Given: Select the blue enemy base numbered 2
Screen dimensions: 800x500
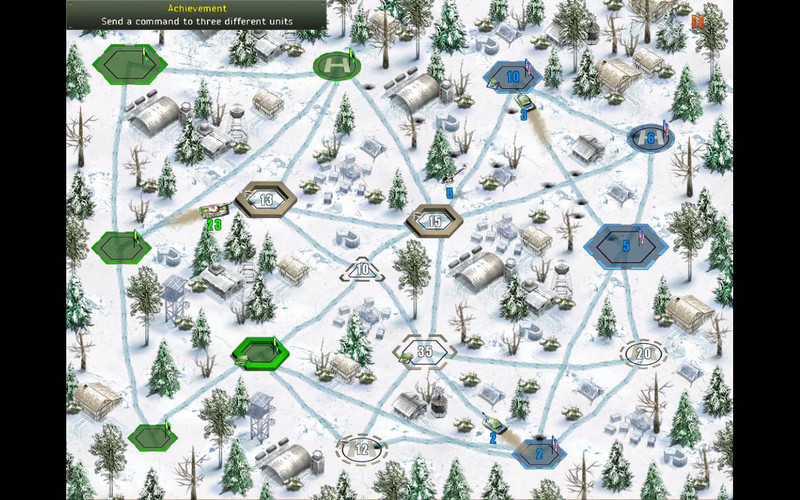Looking at the screenshot, I should 540,453.
